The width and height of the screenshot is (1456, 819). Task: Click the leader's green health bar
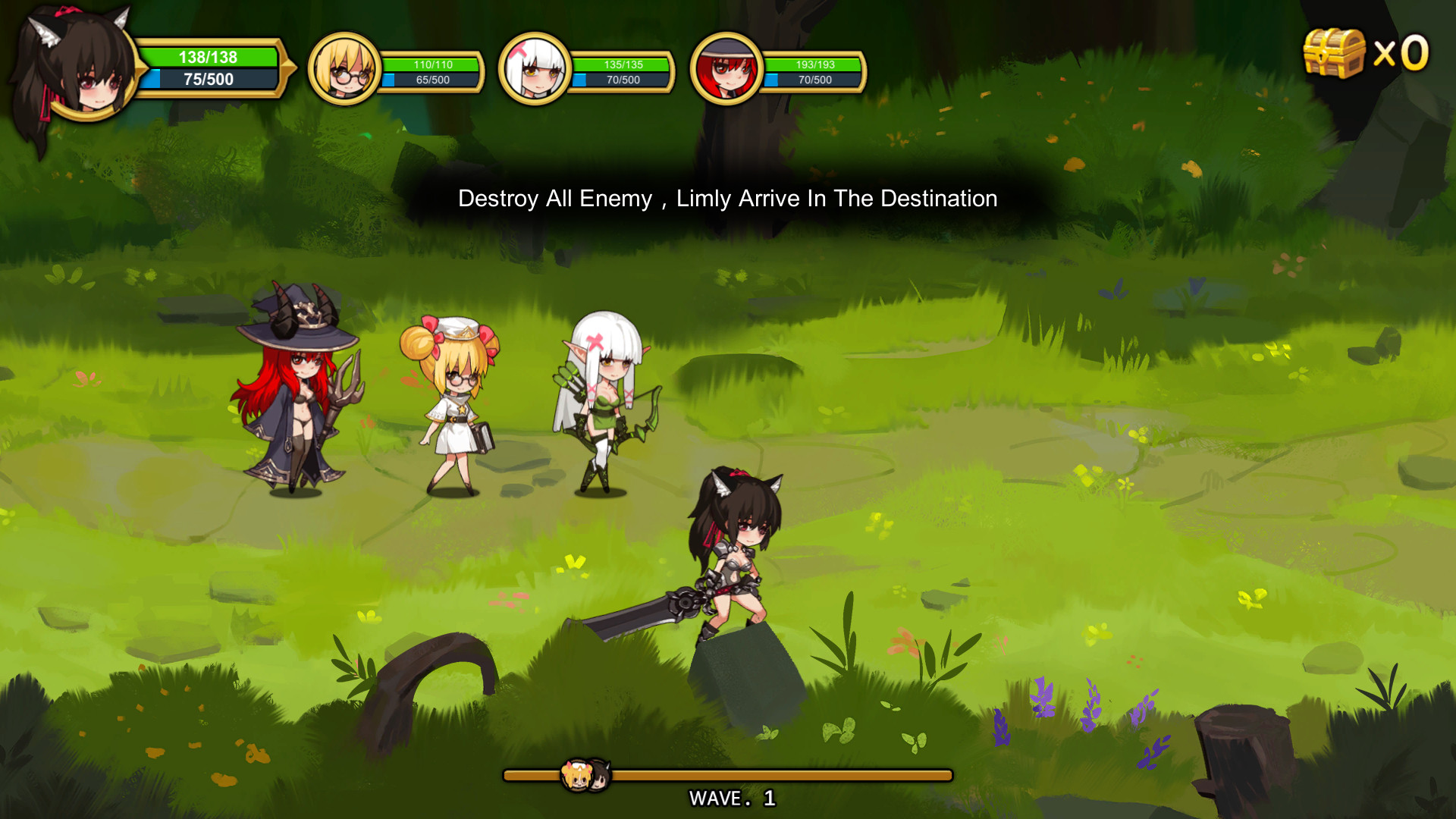click(x=209, y=57)
